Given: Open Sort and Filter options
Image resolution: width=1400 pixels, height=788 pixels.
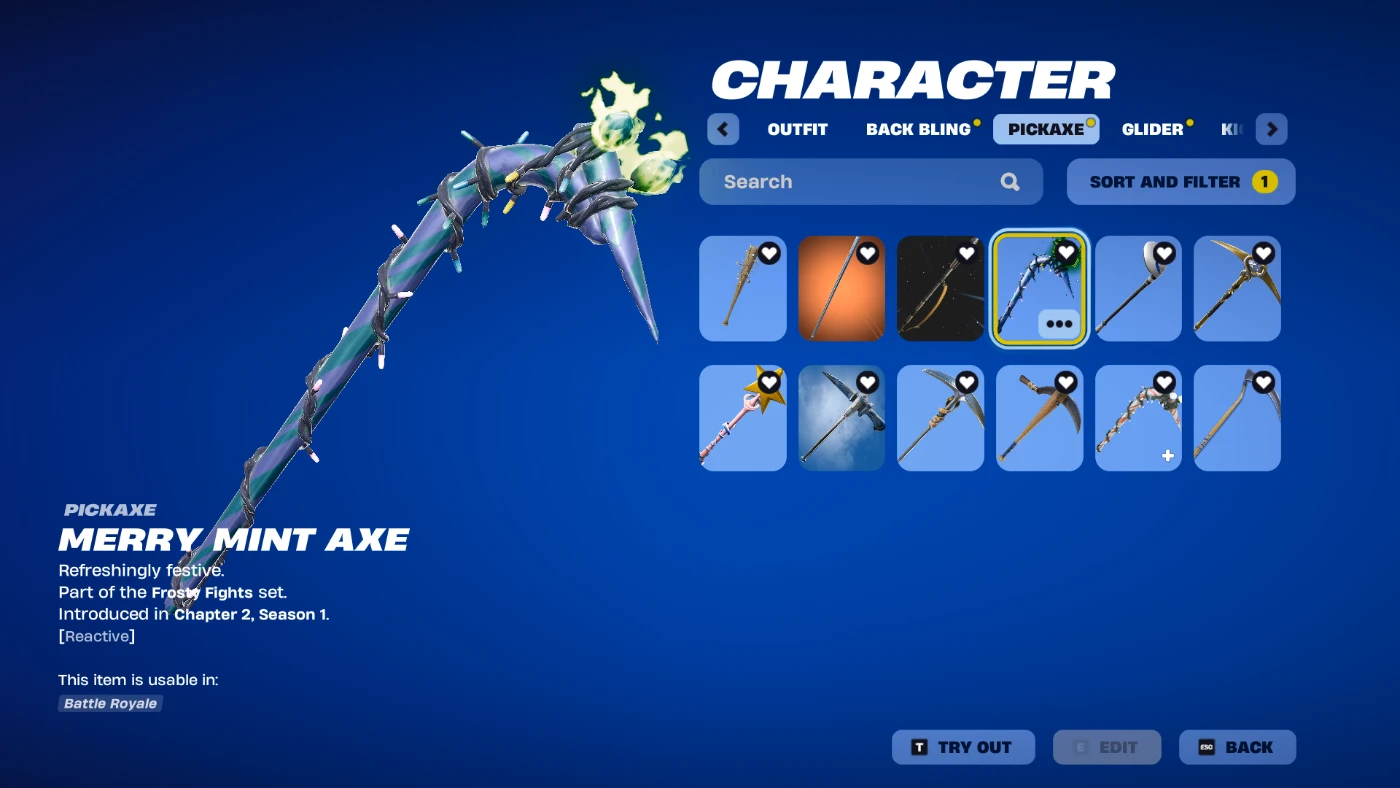Looking at the screenshot, I should click(1180, 182).
